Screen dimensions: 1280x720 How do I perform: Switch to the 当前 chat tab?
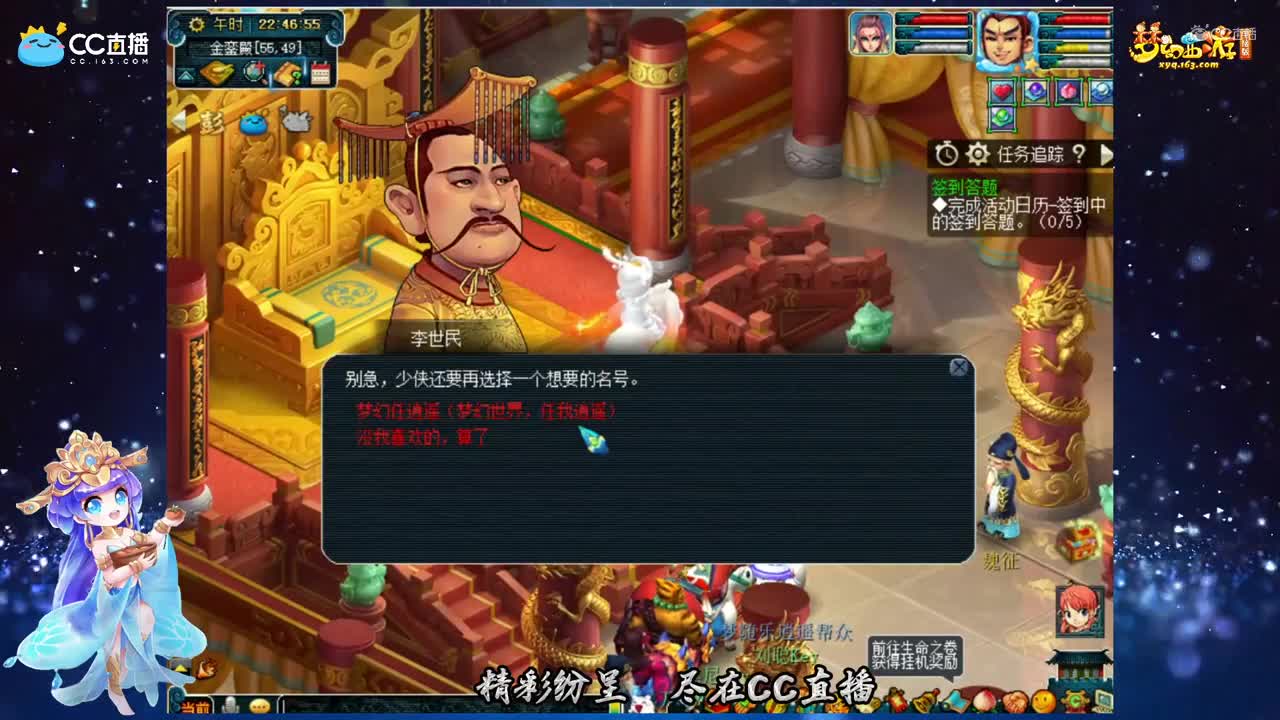click(x=193, y=707)
